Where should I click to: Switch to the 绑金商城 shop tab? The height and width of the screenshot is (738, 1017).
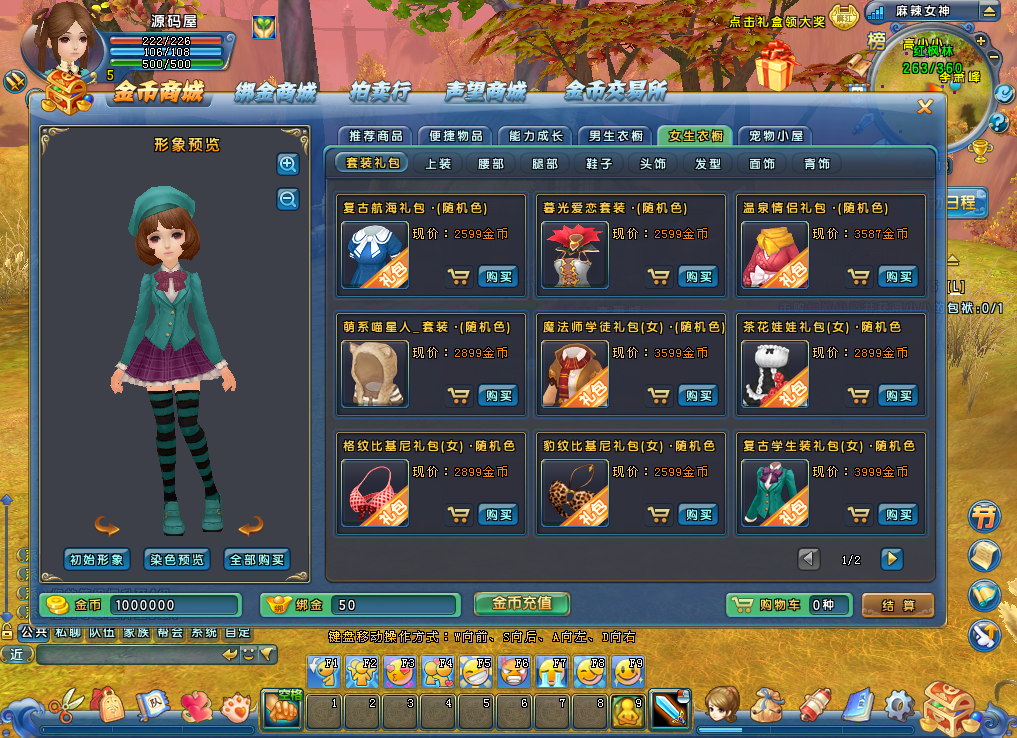click(x=275, y=93)
